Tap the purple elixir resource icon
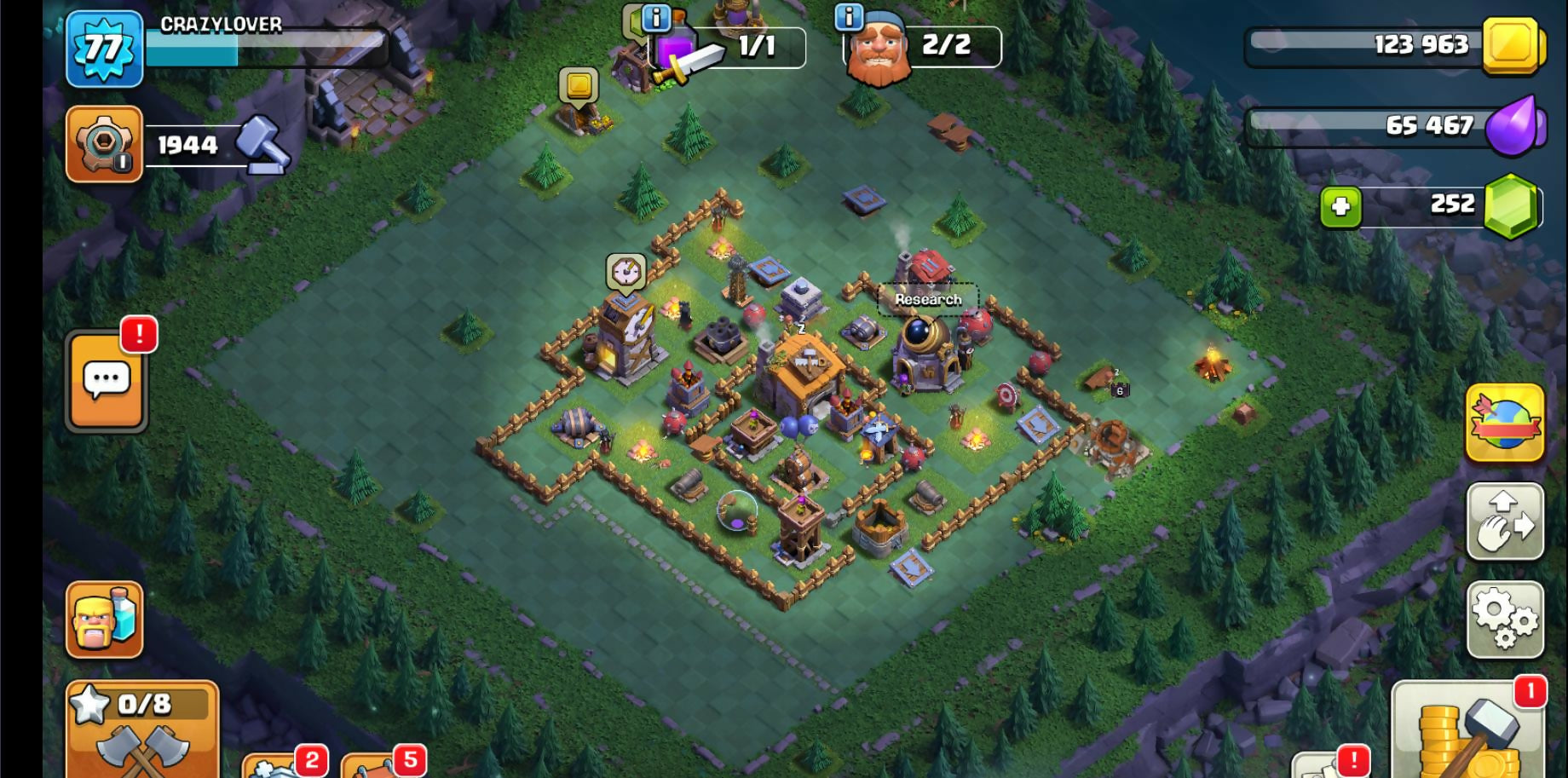Screen dimensions: 1568x778 coord(1513,126)
